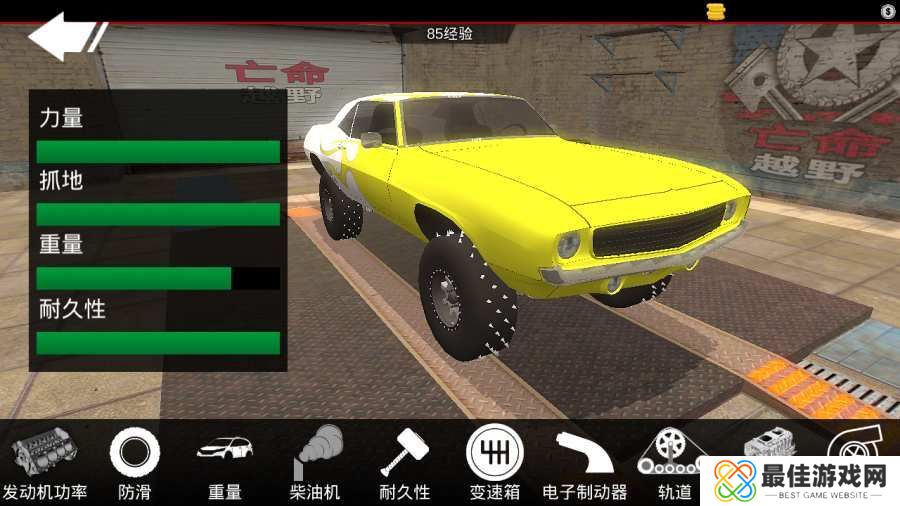Choose the durability (耐久性) hammer upgrade

[x=404, y=460]
